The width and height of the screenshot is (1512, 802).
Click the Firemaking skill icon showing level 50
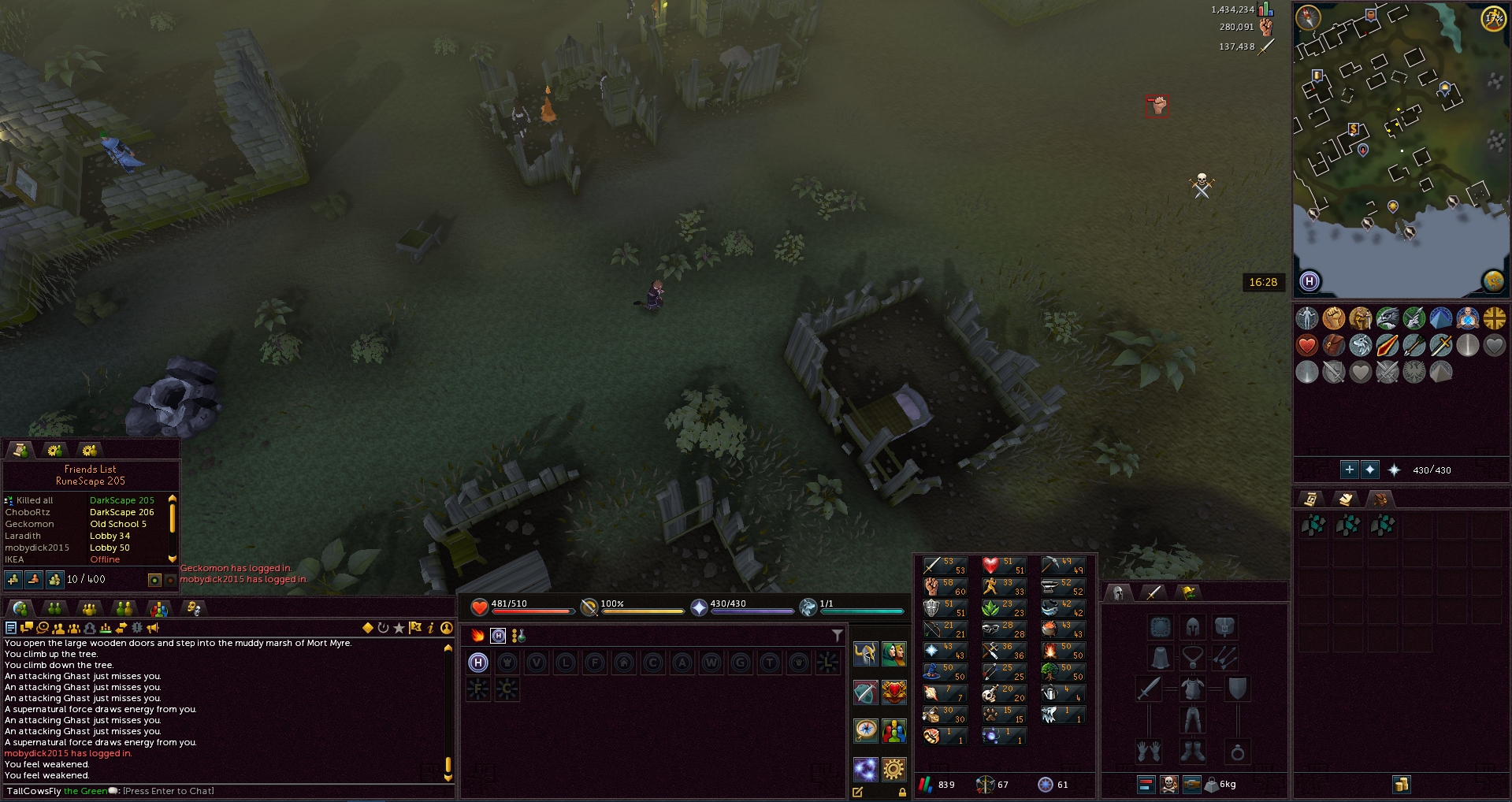tap(1051, 650)
